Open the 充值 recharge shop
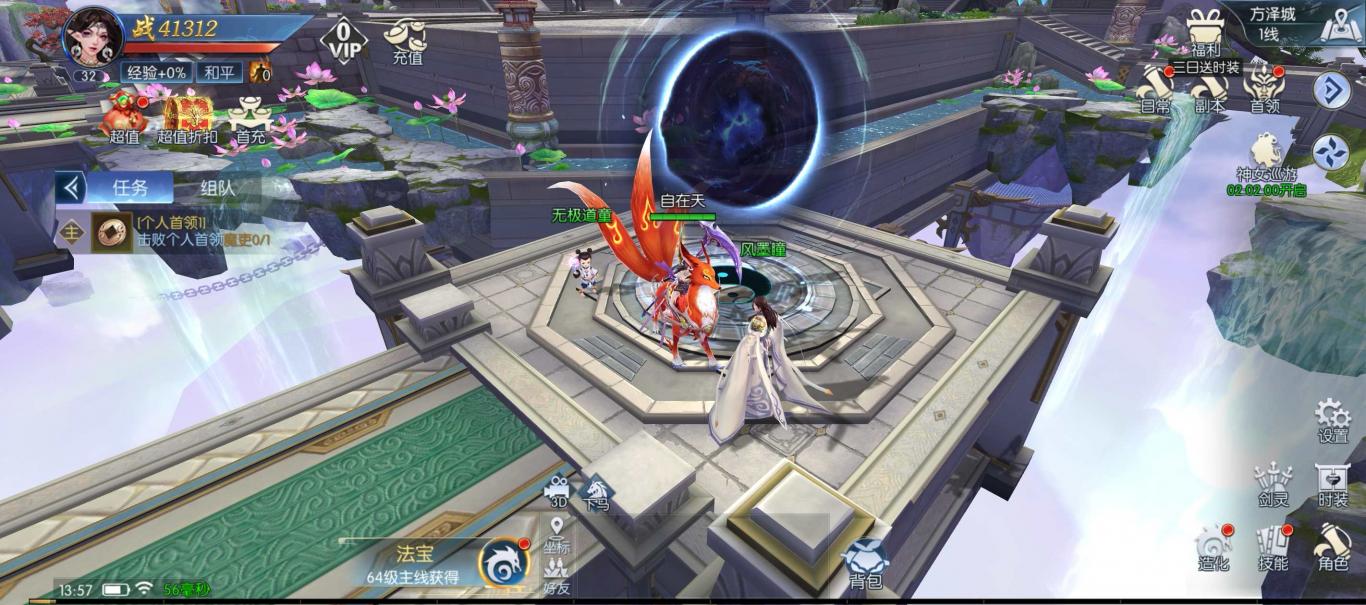 407,42
